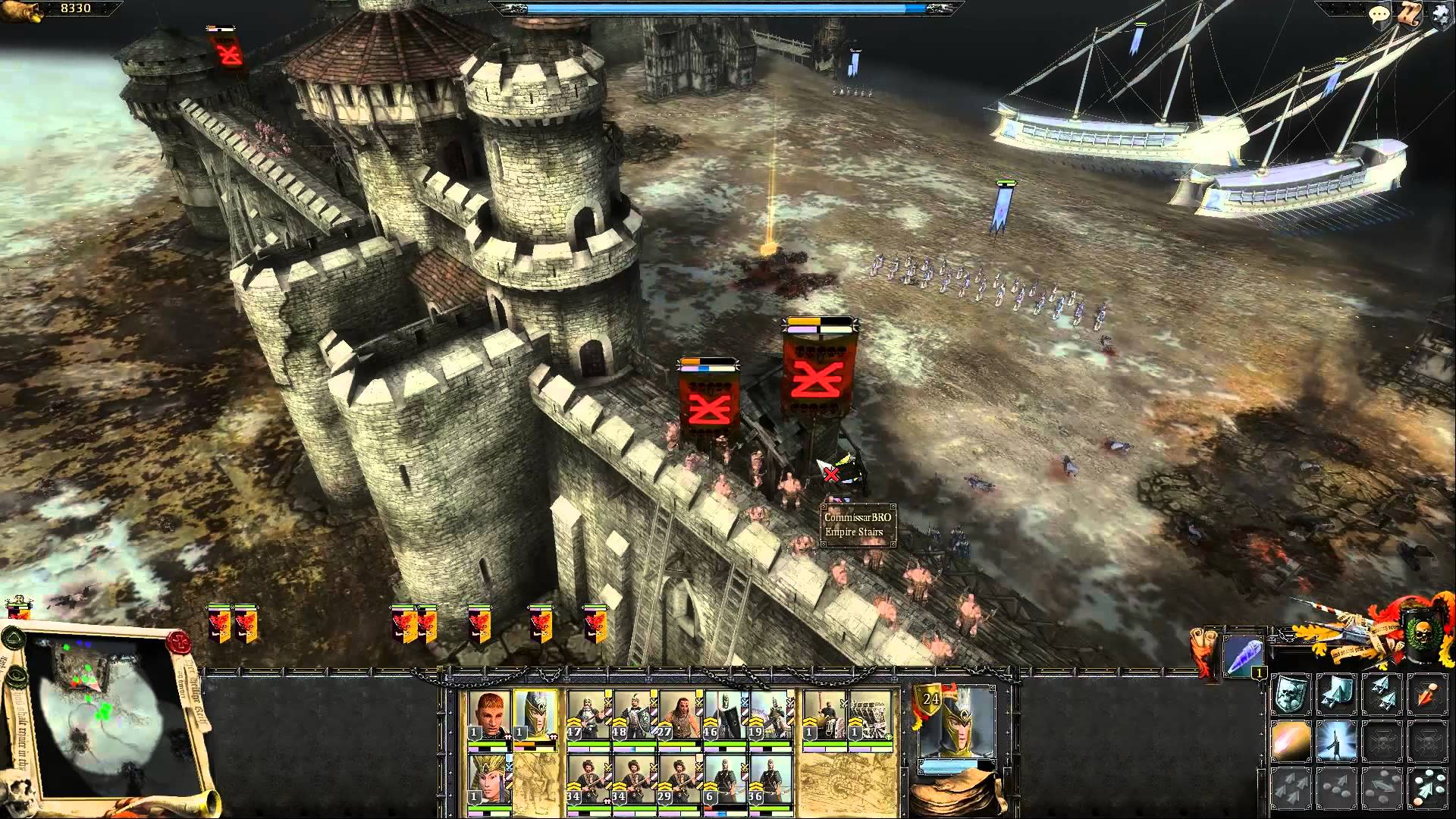Screen dimensions: 1456x819
Task: Activate the skull shield stance ability
Action: tap(1291, 695)
